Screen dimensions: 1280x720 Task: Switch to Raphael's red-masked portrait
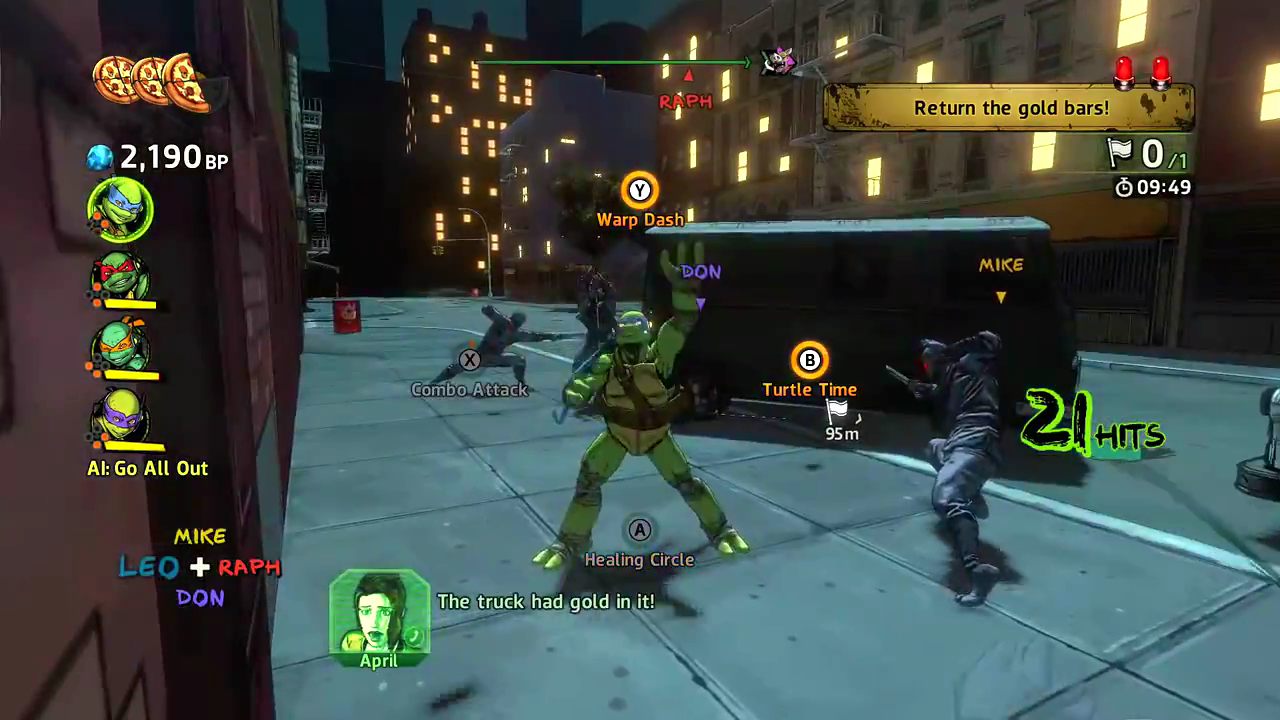click(121, 276)
